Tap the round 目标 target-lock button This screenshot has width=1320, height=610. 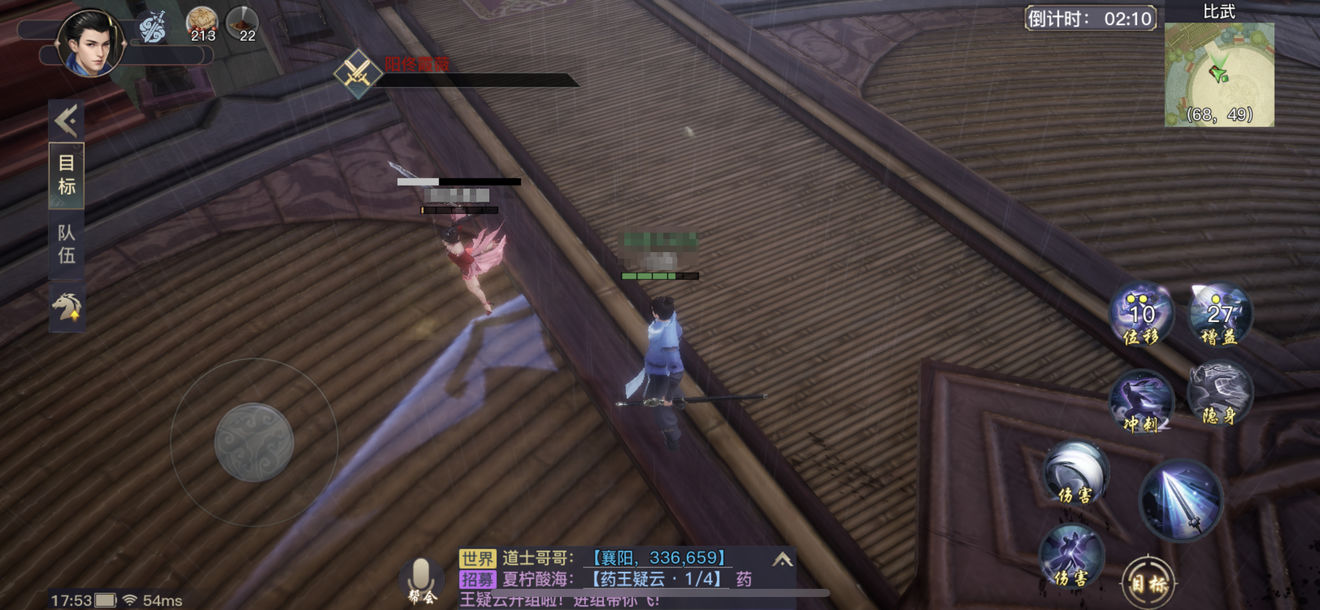pos(1147,581)
